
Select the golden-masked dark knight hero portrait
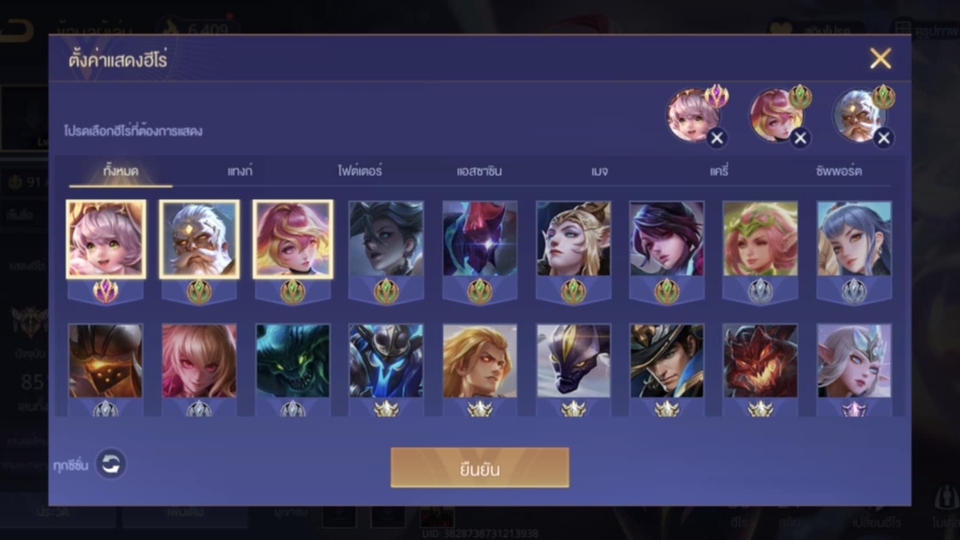pyautogui.click(x=105, y=360)
